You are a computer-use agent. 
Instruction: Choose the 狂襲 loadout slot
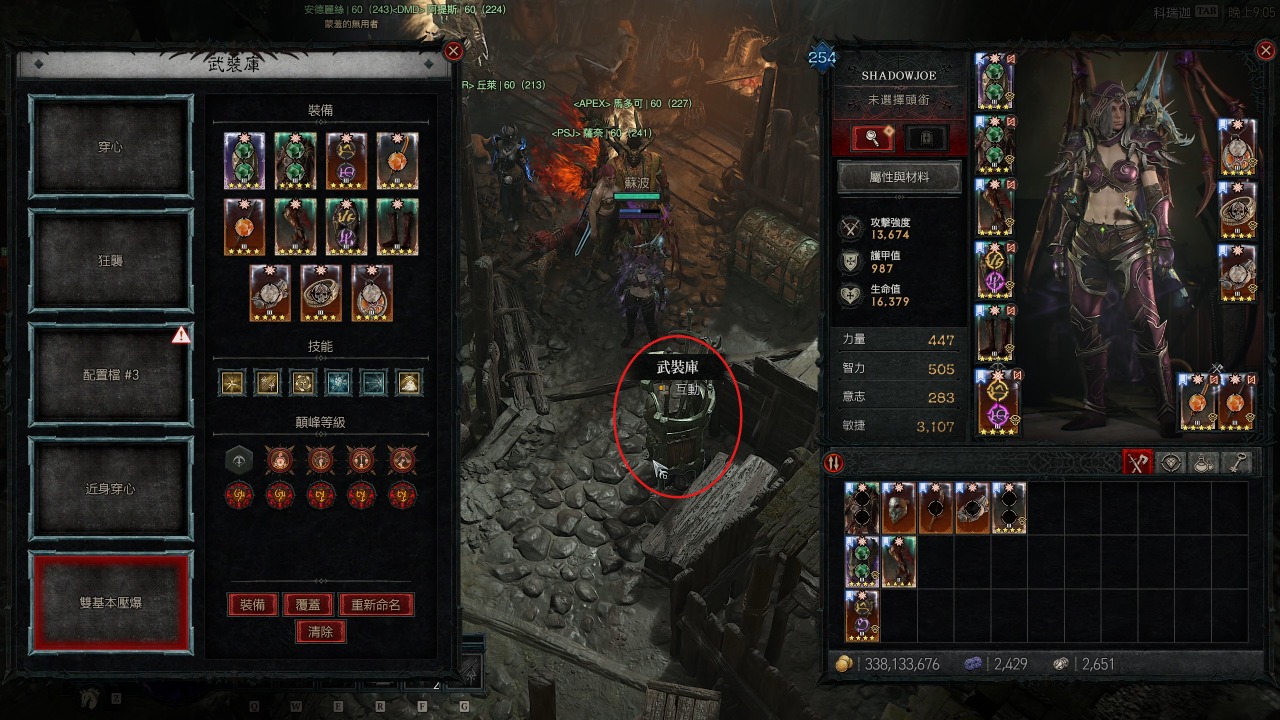click(x=110, y=261)
